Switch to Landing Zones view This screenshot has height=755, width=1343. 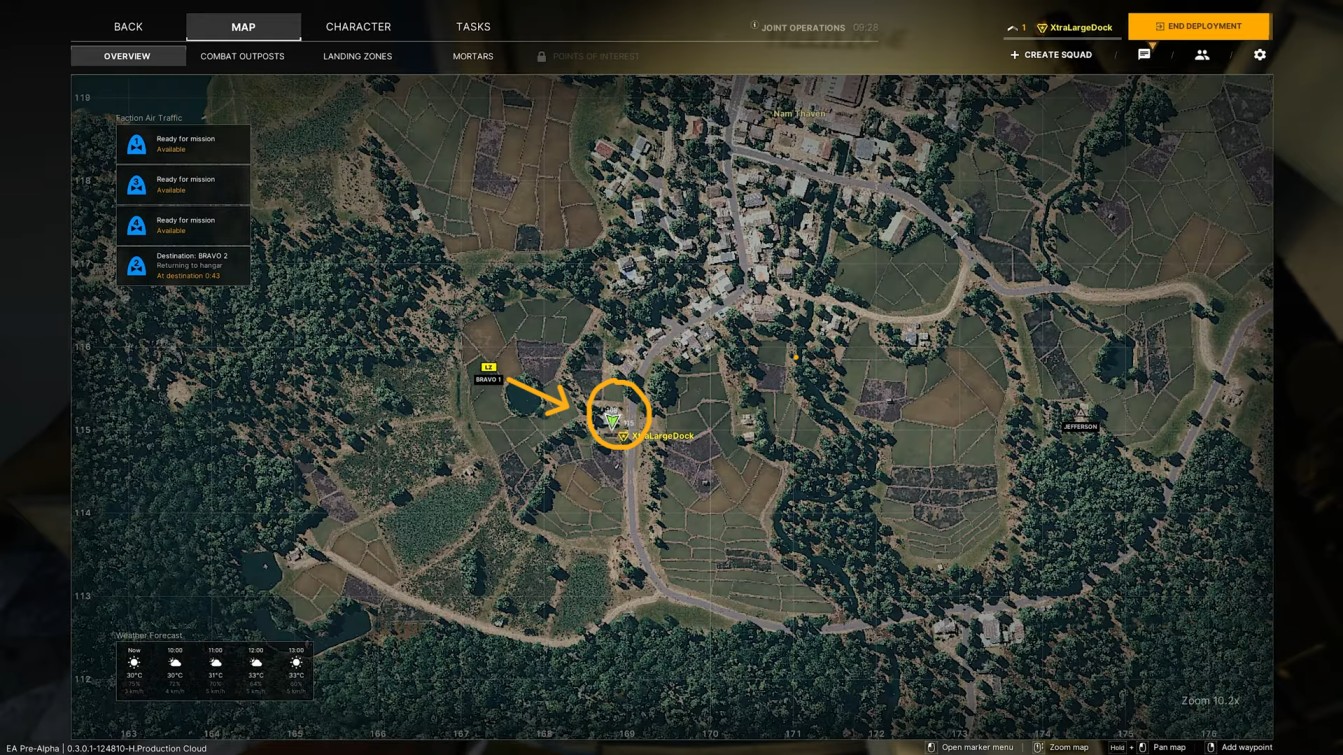[x=357, y=56]
